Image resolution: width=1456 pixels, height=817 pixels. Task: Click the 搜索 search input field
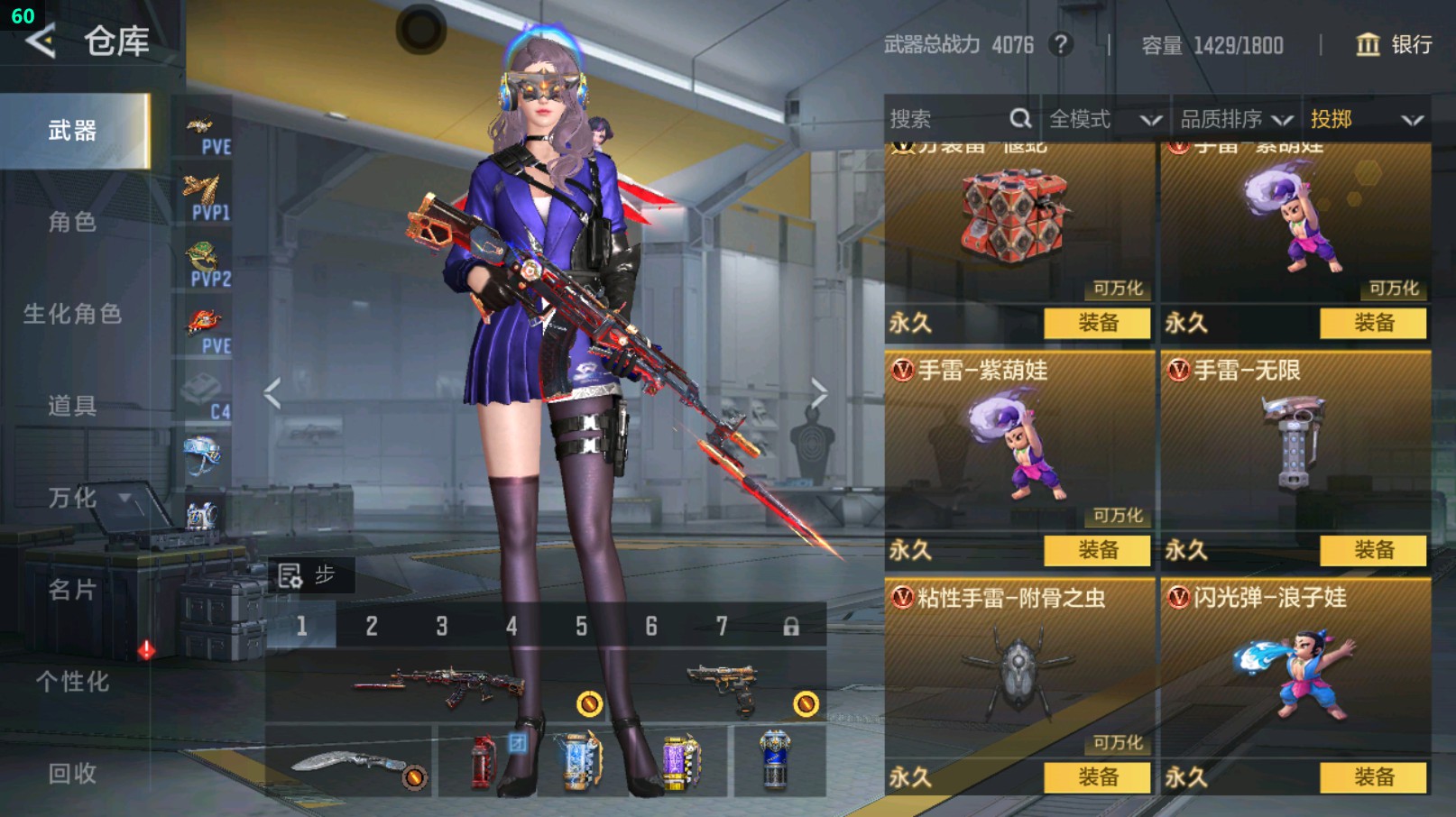[x=938, y=118]
